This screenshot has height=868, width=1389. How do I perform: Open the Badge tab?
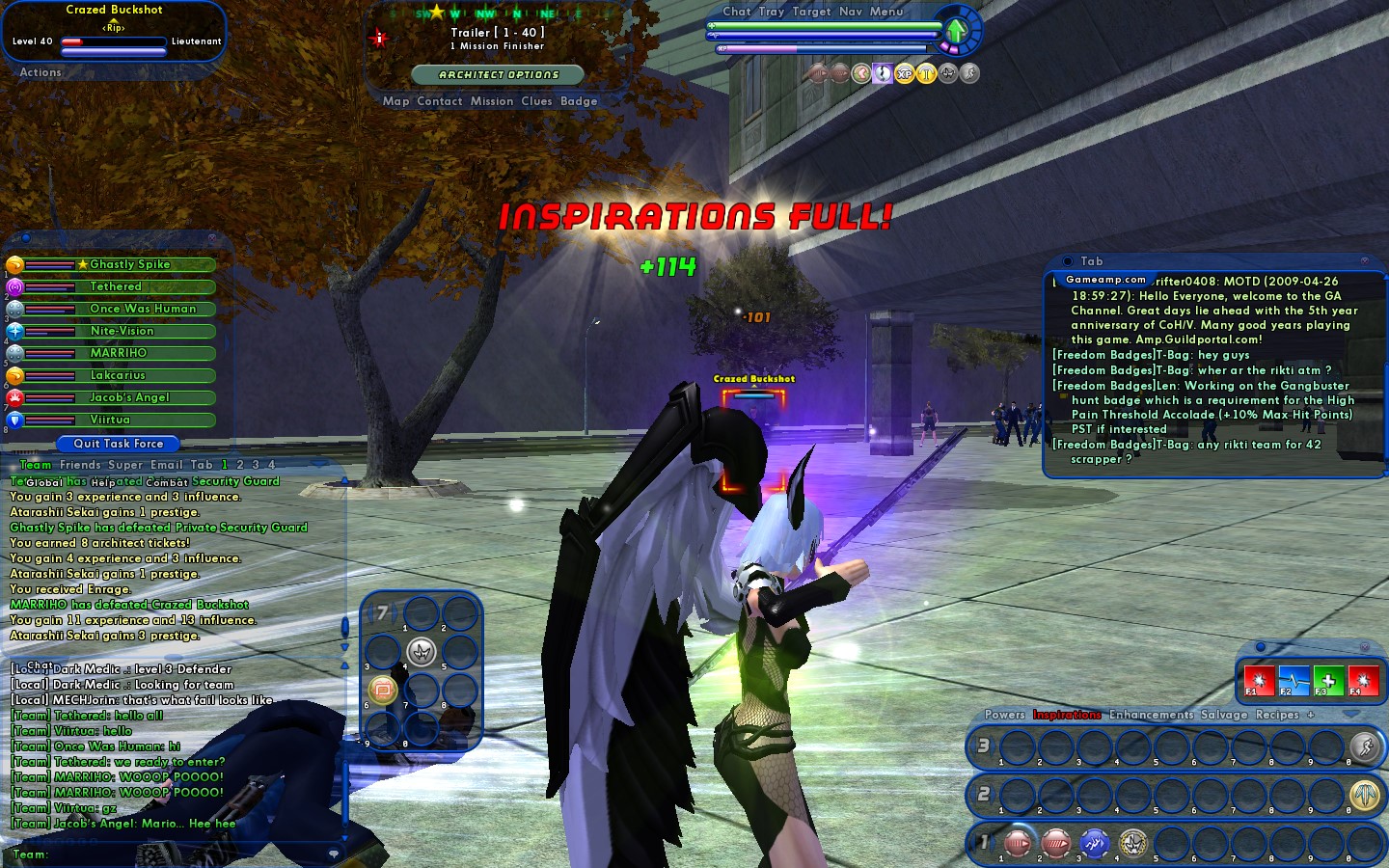coord(578,101)
